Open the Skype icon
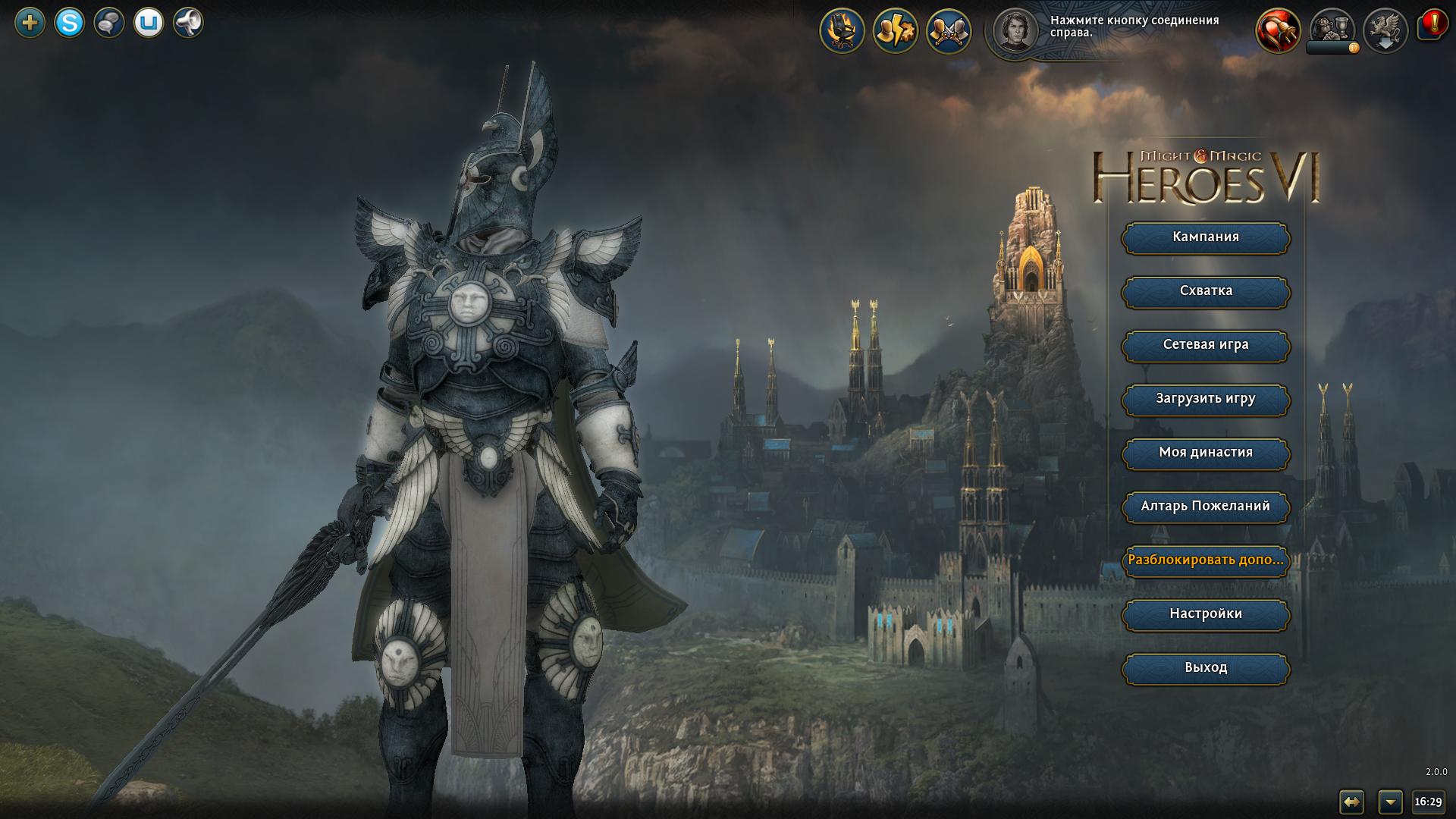1456x819 pixels. 70,23
